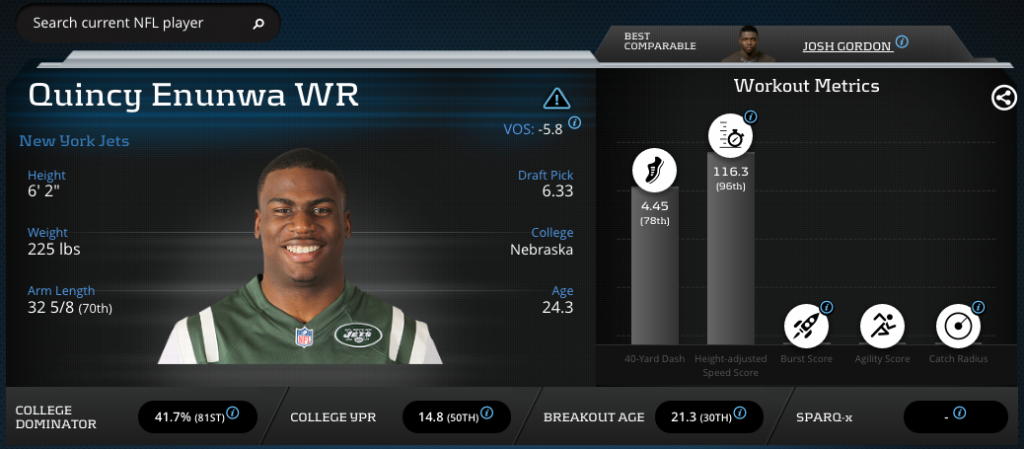Select the Catch Radius target icon
Screen dimensions: 1024x449
pyautogui.click(x=959, y=324)
